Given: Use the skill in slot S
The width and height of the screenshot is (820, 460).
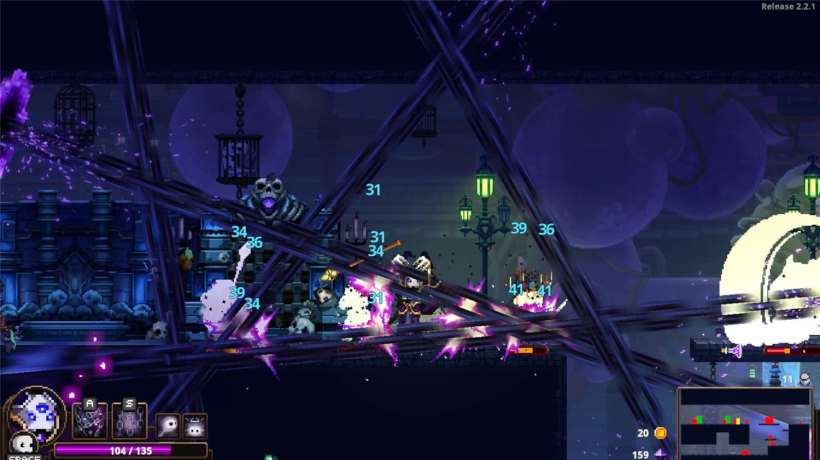Looking at the screenshot, I should (130, 422).
